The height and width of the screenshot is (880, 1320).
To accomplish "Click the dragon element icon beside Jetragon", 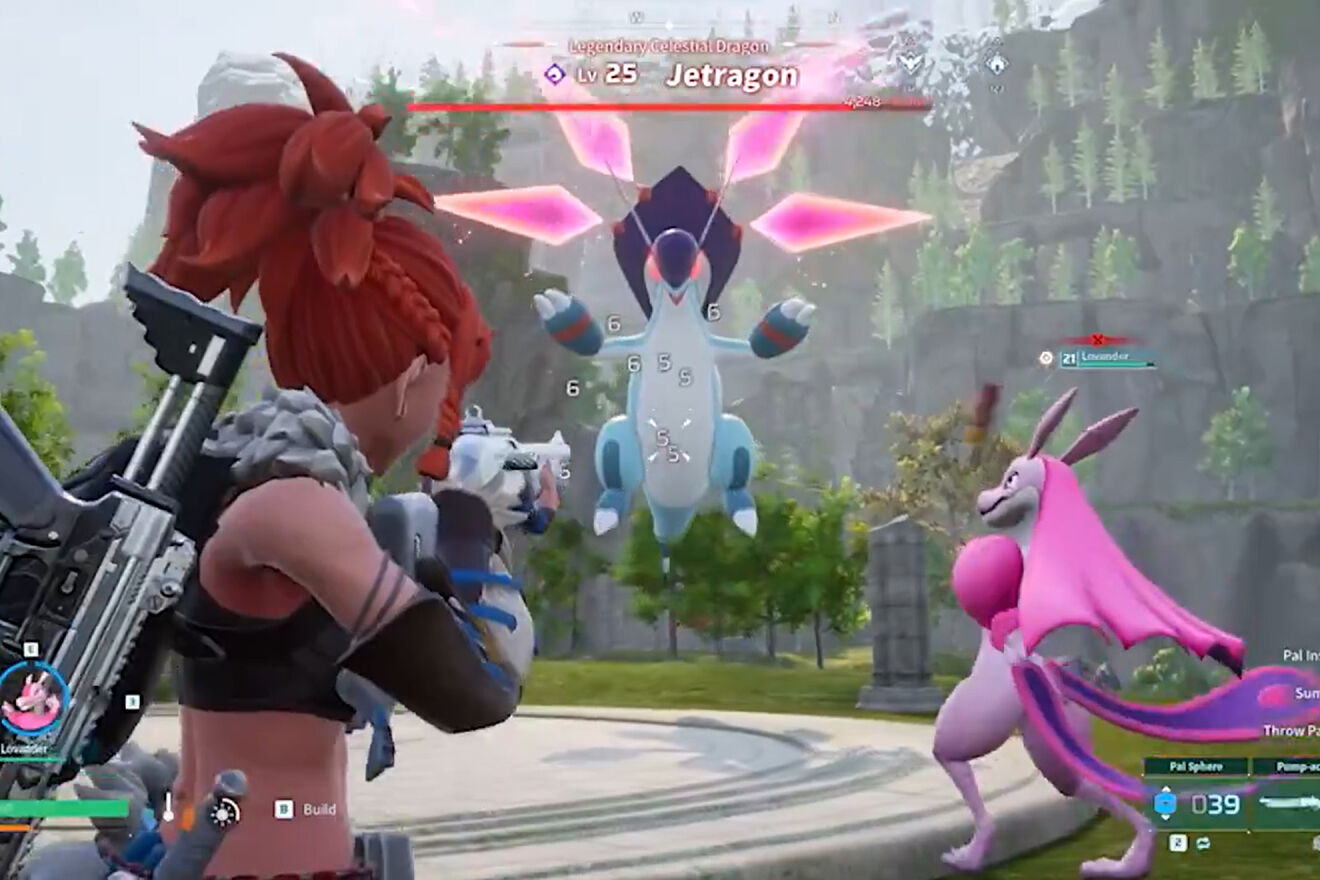I will 554,74.
